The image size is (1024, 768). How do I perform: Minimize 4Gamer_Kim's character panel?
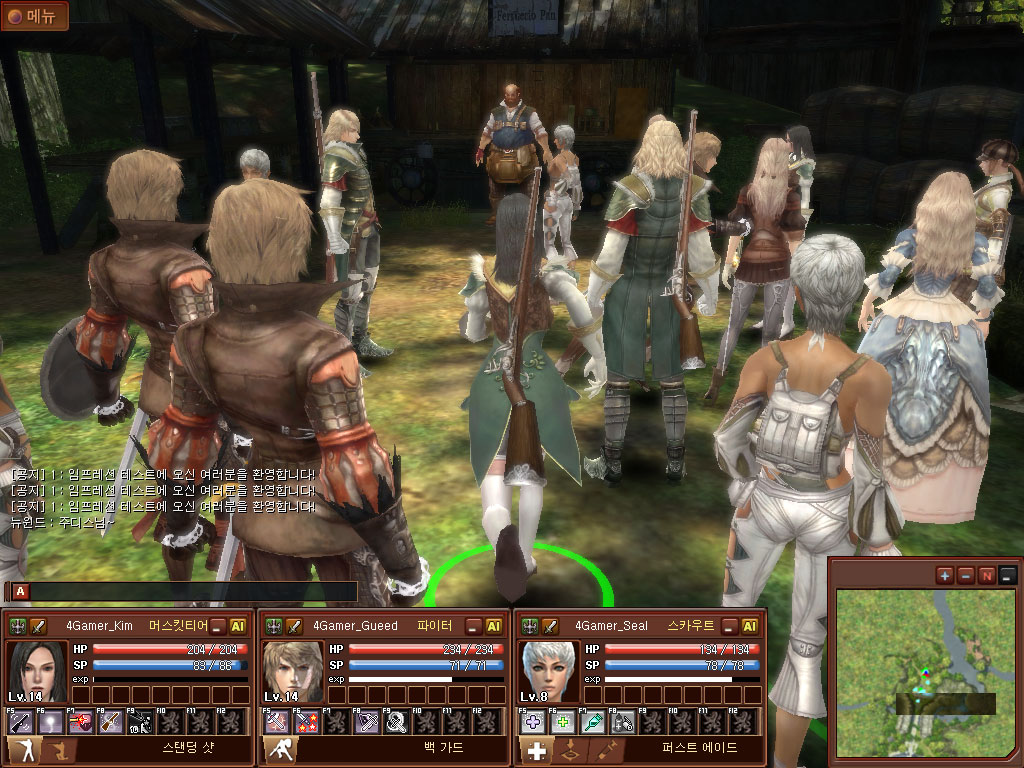[218, 626]
